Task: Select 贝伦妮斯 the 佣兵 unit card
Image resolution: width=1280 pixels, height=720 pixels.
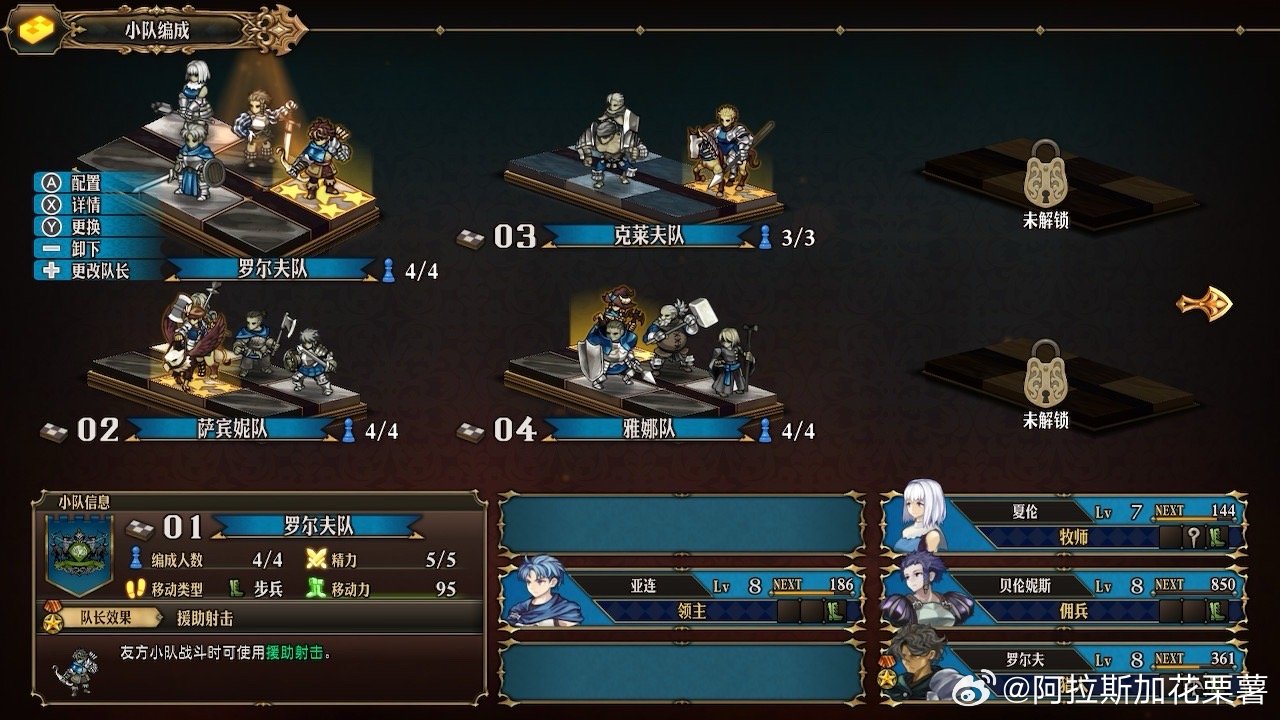Action: click(1063, 598)
